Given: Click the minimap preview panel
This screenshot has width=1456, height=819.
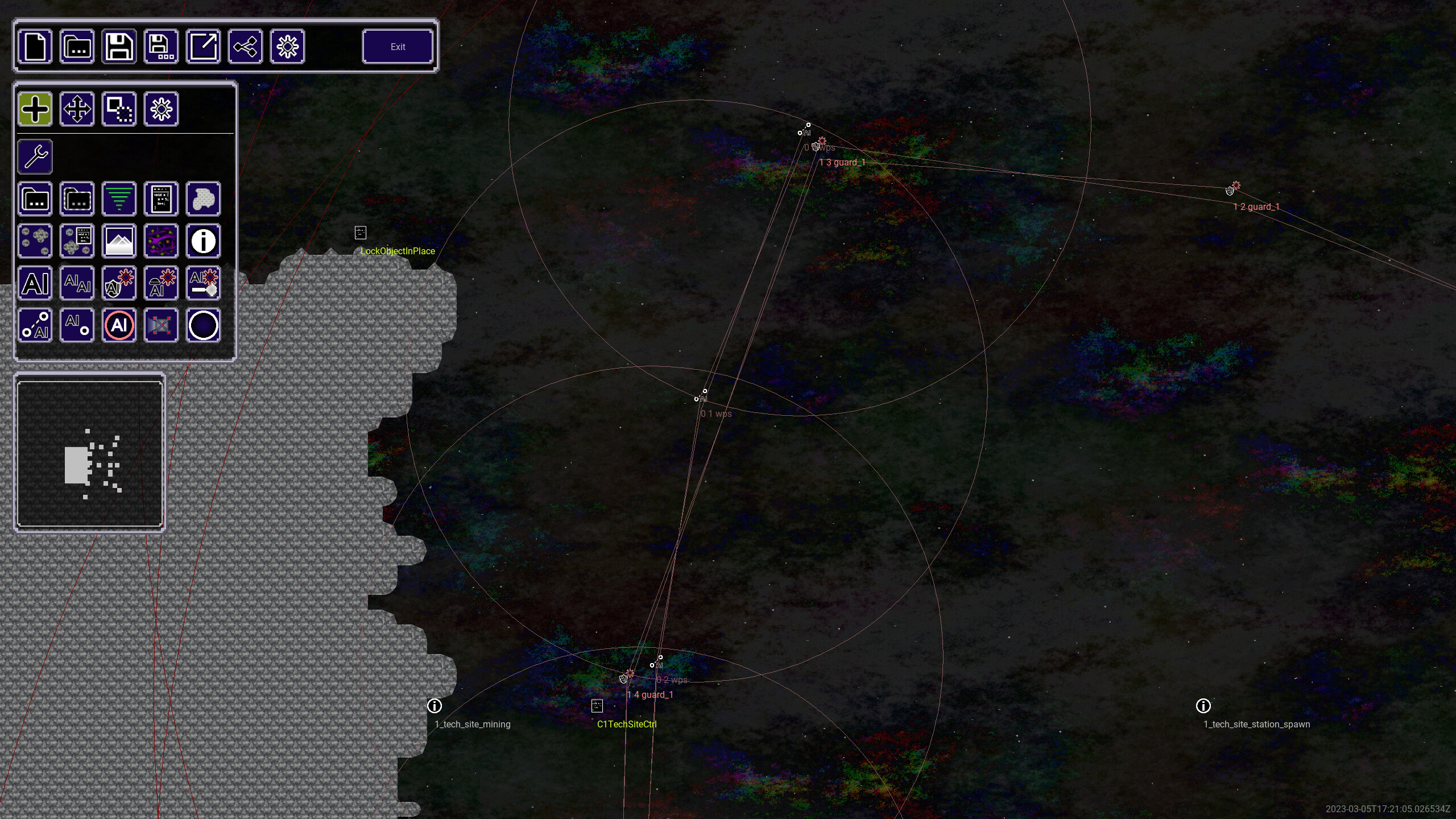Looking at the screenshot, I should [89, 453].
